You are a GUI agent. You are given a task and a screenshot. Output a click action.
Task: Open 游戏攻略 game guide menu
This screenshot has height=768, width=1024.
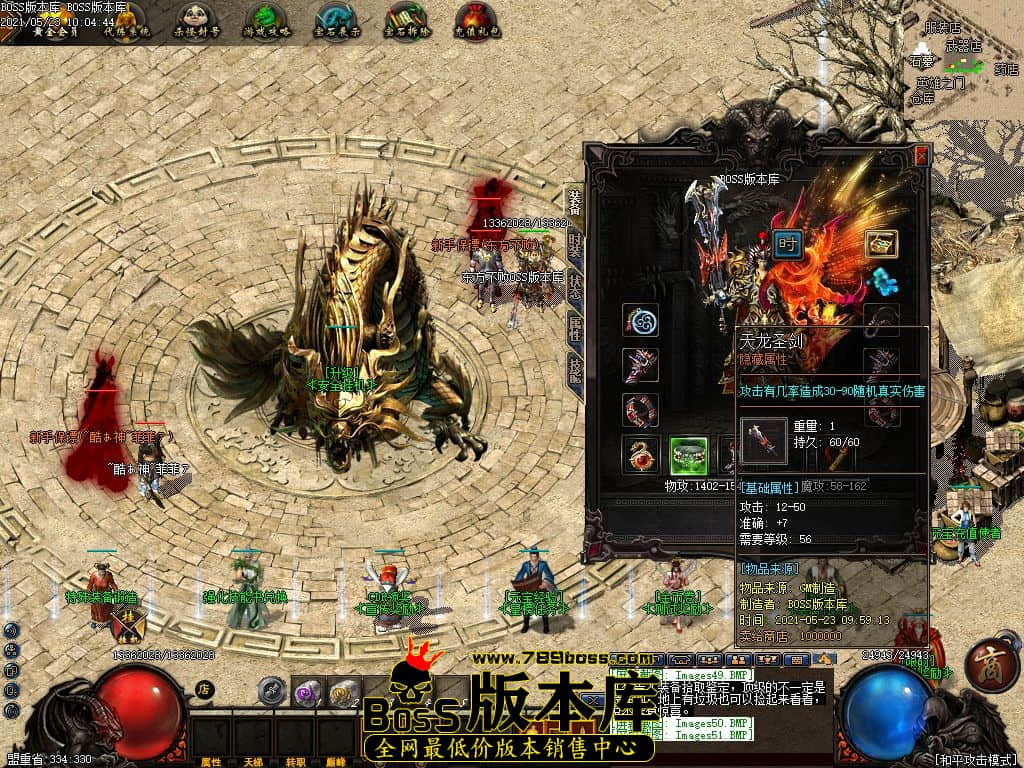pyautogui.click(x=265, y=20)
